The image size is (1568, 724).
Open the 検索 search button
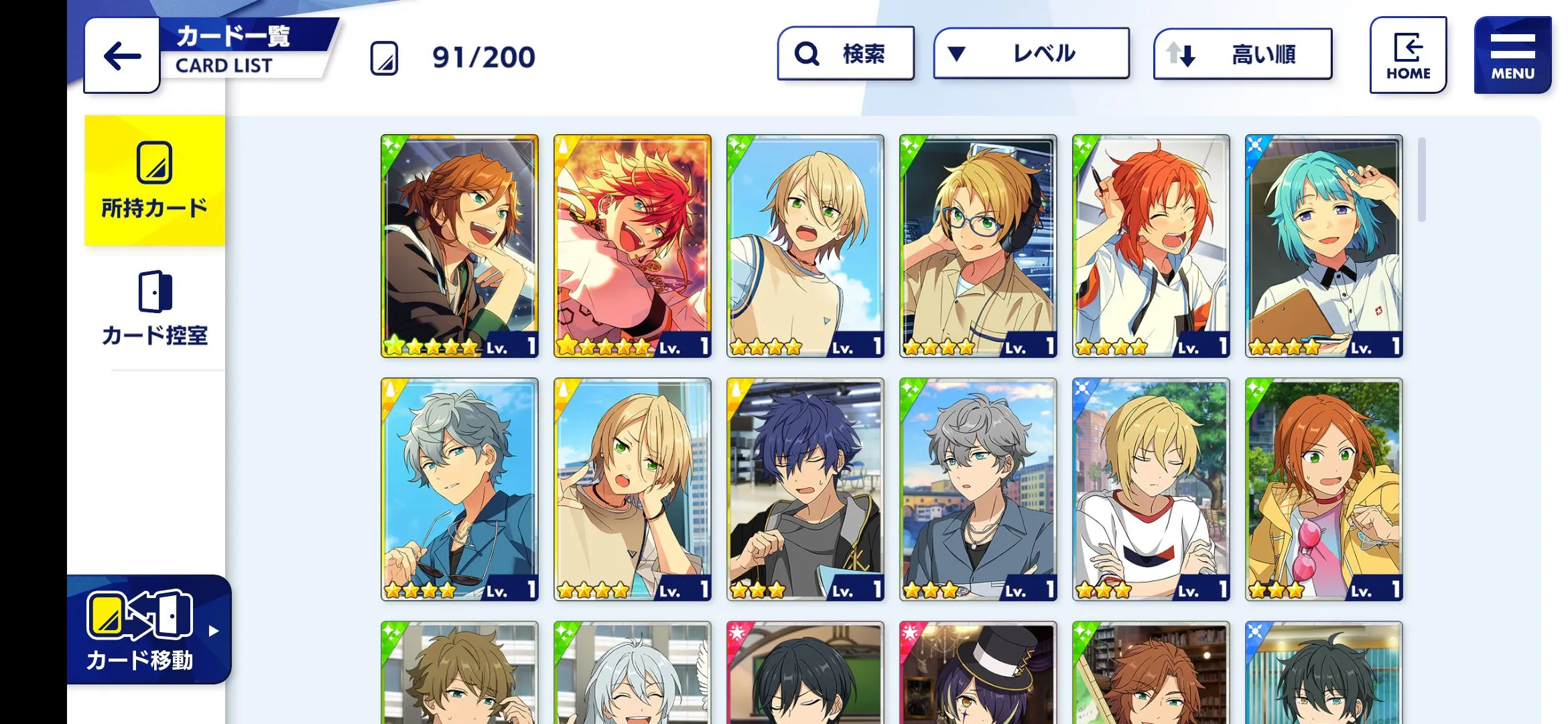coord(846,54)
